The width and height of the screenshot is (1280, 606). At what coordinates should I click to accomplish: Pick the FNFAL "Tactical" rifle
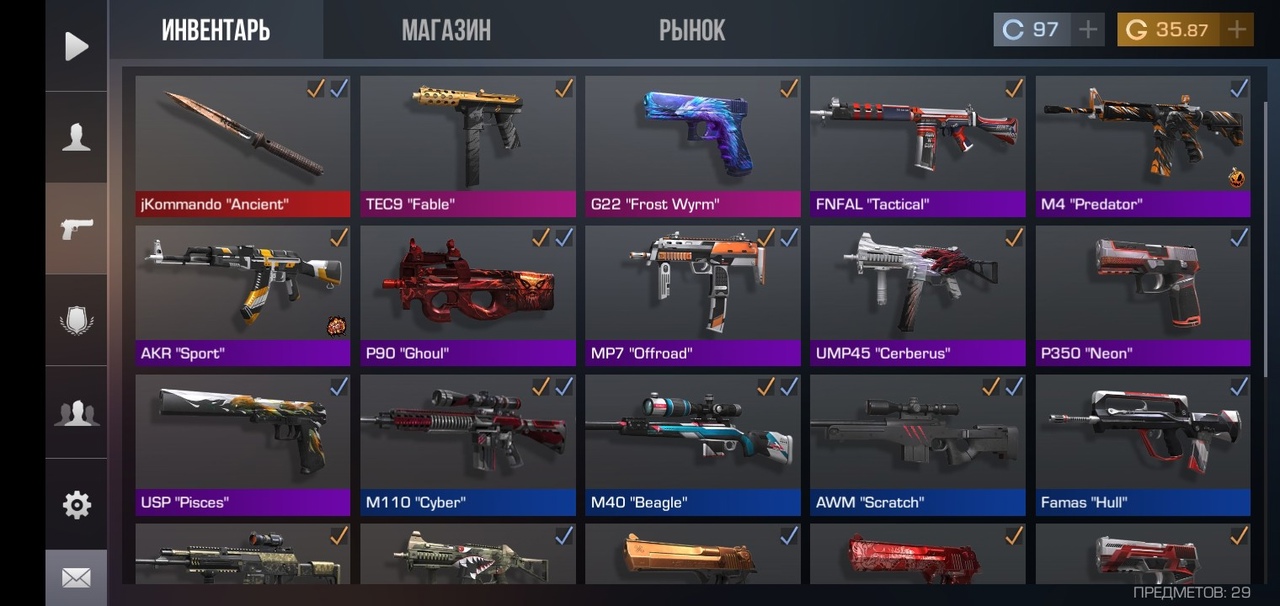click(x=918, y=146)
